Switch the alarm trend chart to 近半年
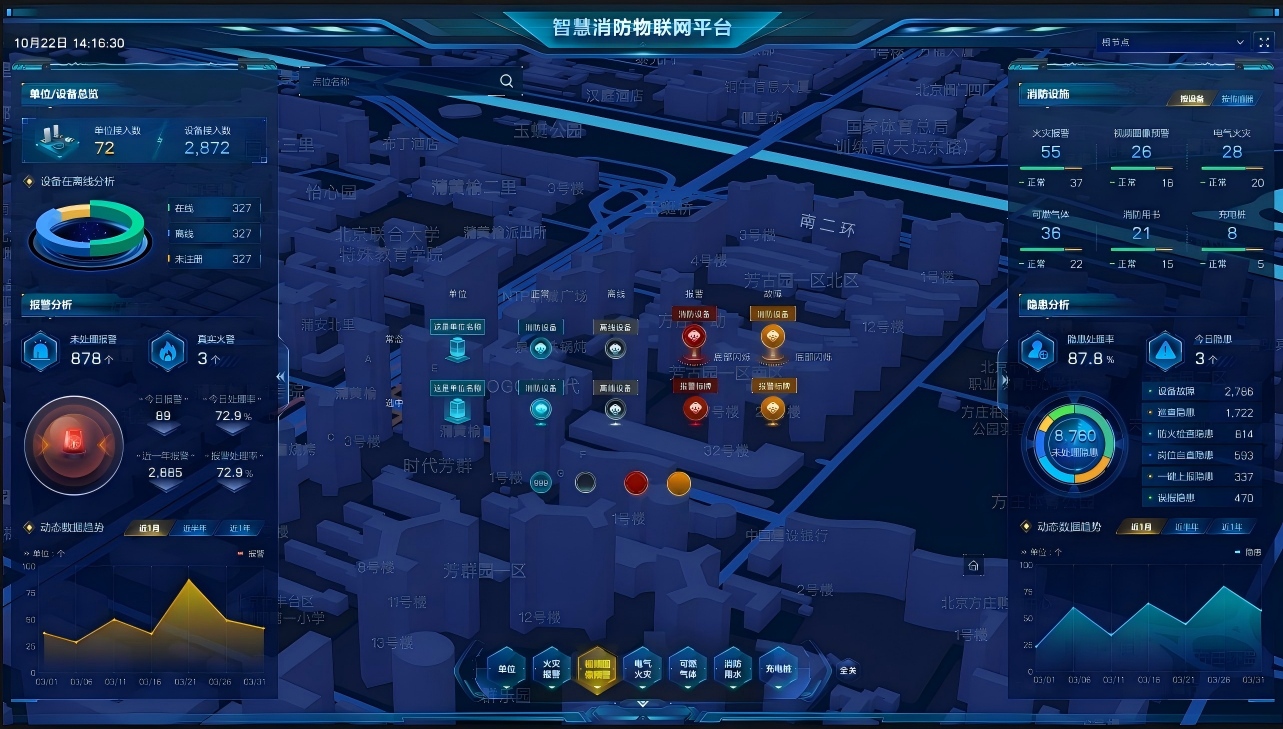The height and width of the screenshot is (729, 1283). 194,528
